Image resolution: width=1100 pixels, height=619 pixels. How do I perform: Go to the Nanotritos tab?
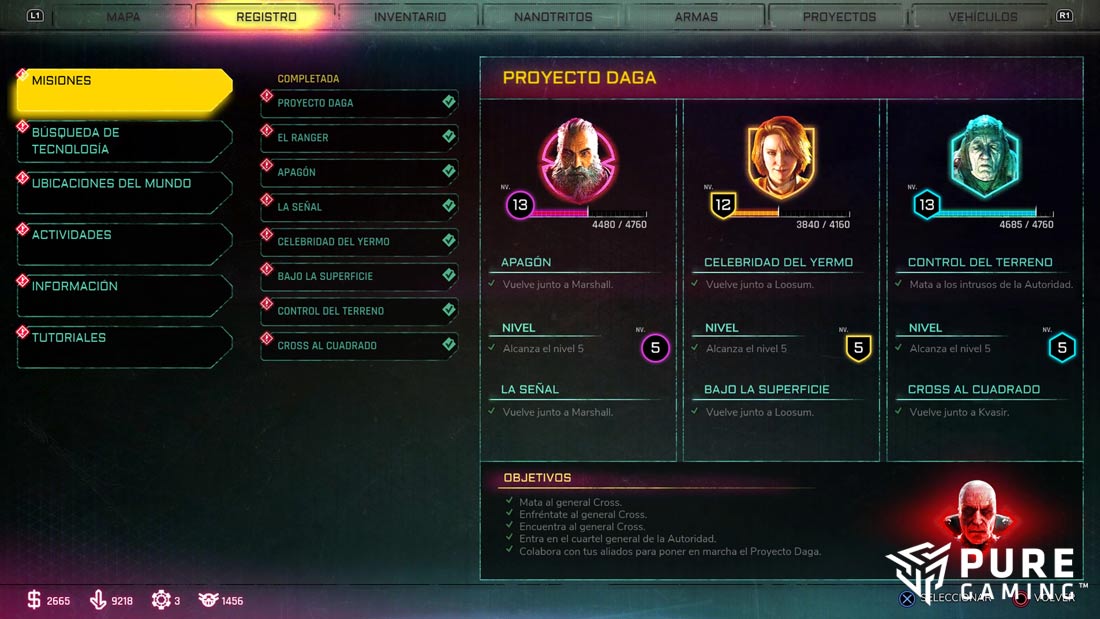tap(553, 17)
